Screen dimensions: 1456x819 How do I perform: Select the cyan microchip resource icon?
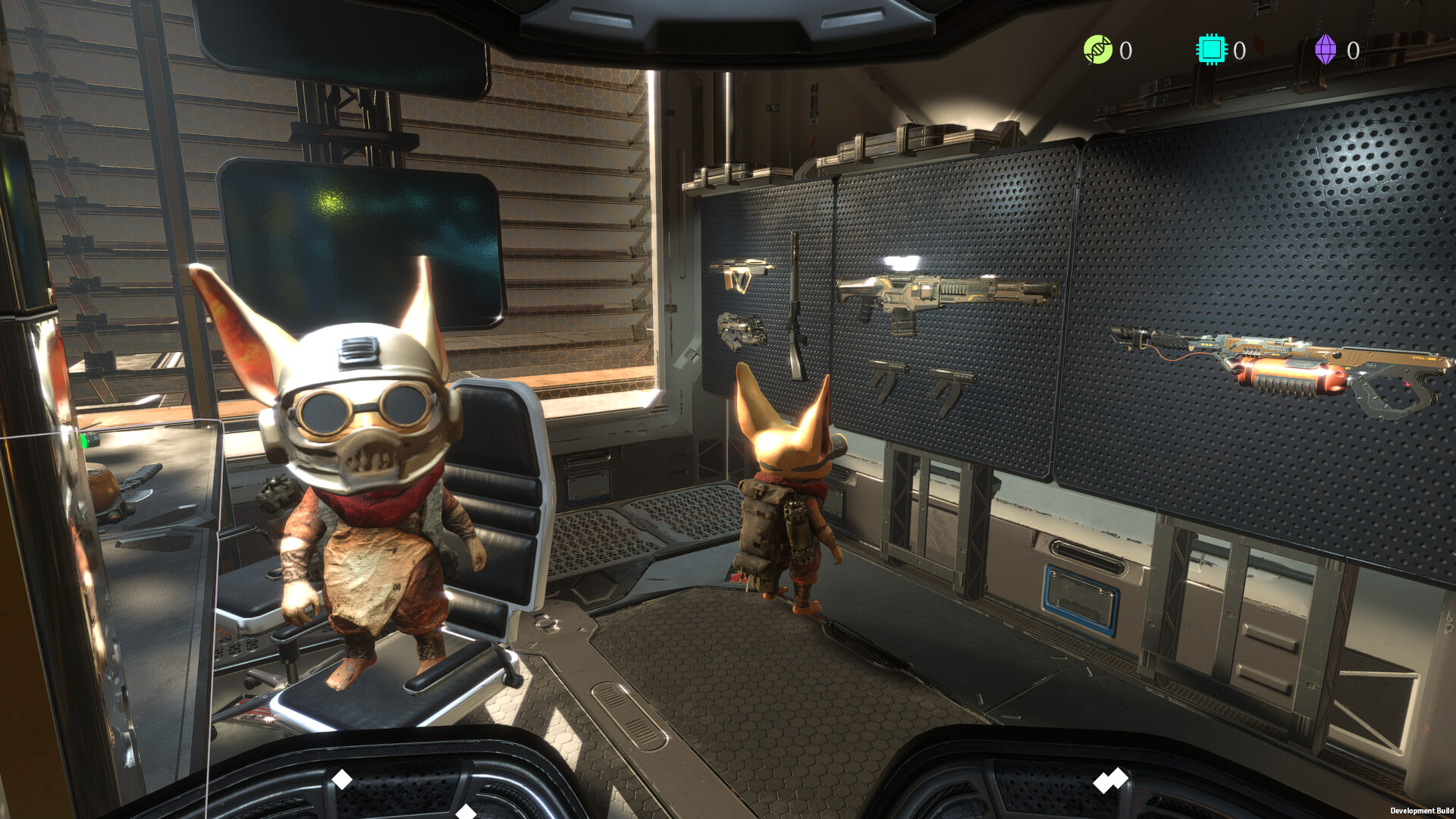point(1211,50)
